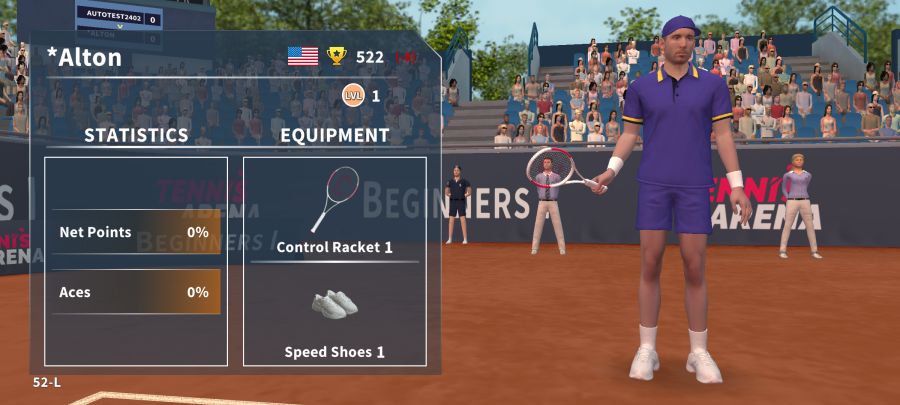Viewport: 900px width, 405px height.
Task: Click the United States flag icon
Action: point(303,56)
